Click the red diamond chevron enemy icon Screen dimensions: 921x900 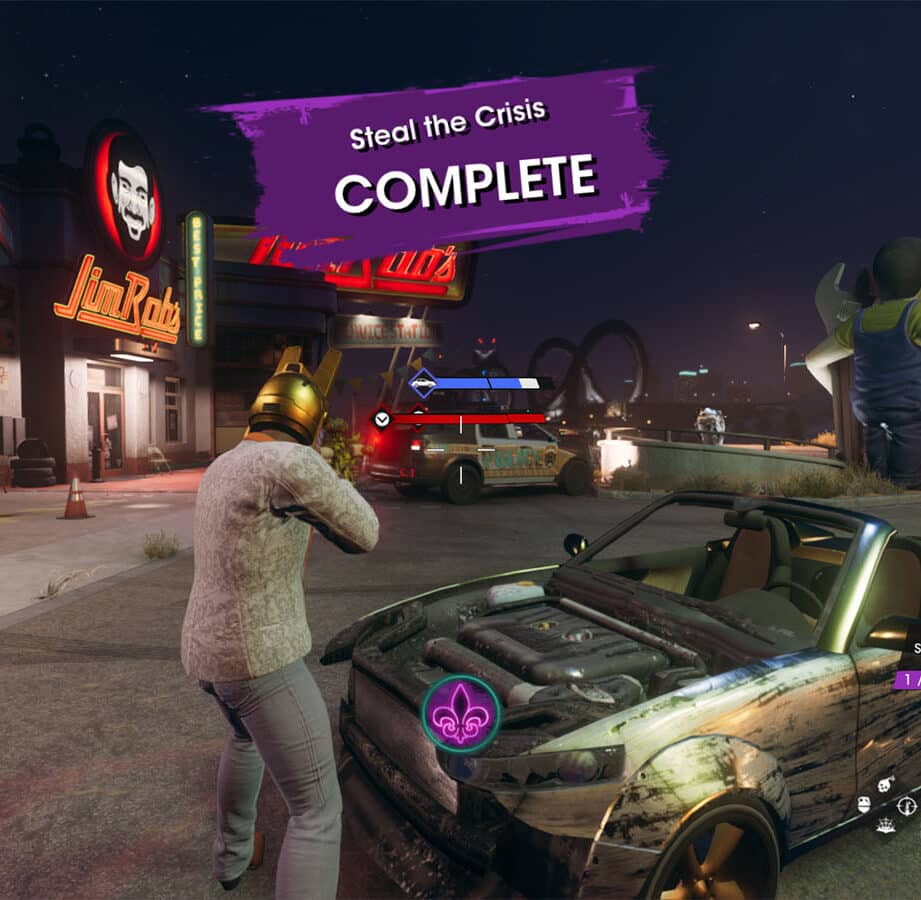pyautogui.click(x=382, y=418)
